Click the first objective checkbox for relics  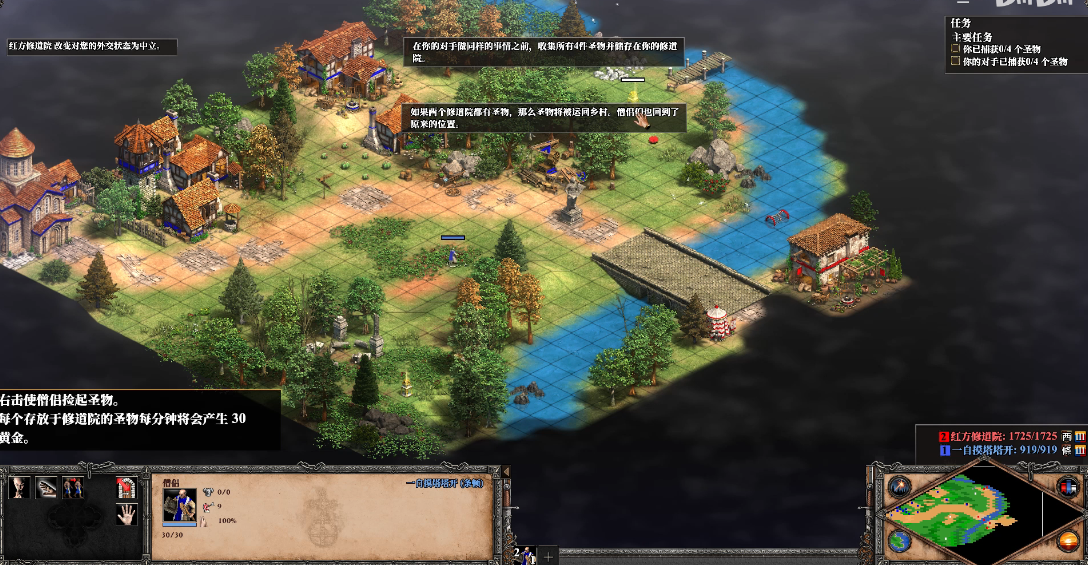pyautogui.click(x=955, y=49)
